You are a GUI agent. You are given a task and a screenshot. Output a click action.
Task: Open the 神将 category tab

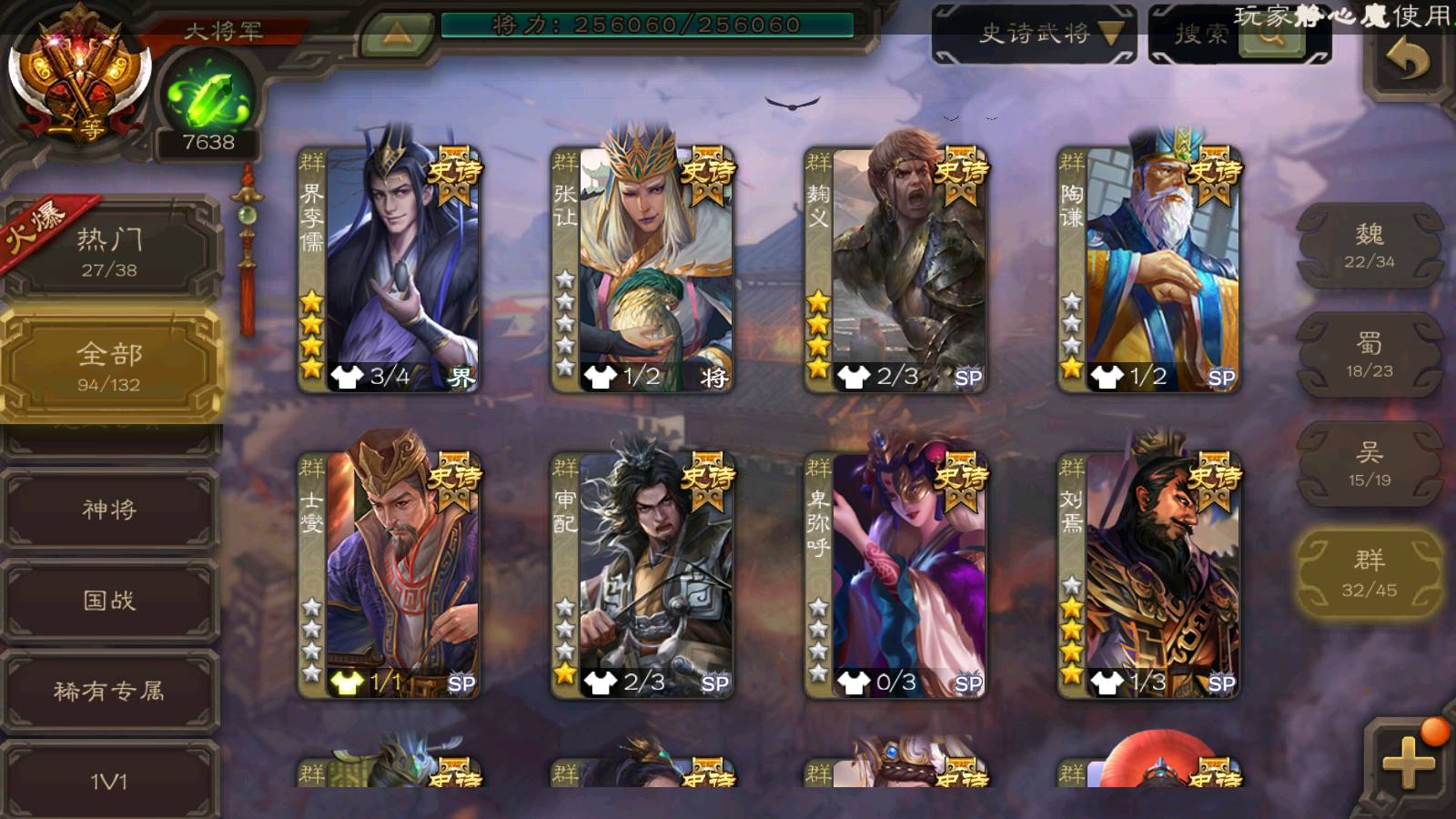click(109, 510)
